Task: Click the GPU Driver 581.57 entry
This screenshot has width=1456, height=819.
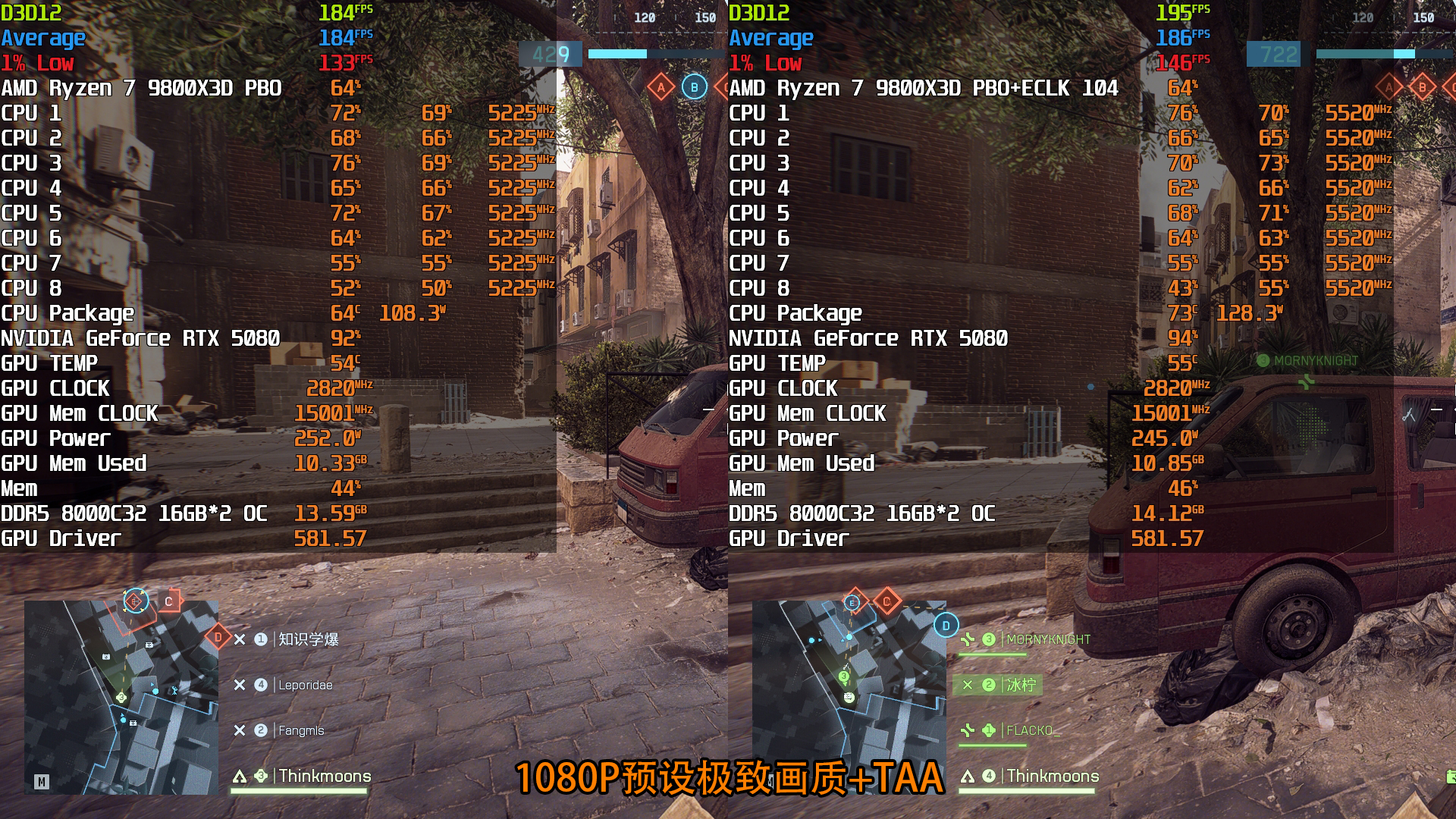Action: [330, 539]
